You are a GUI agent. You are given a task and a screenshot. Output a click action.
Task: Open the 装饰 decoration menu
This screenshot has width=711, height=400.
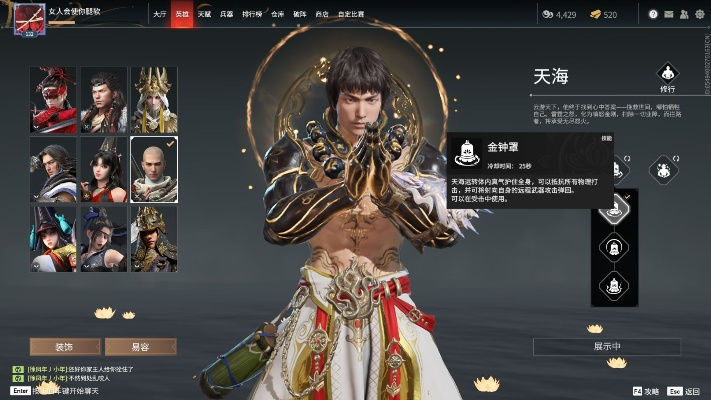tap(65, 346)
